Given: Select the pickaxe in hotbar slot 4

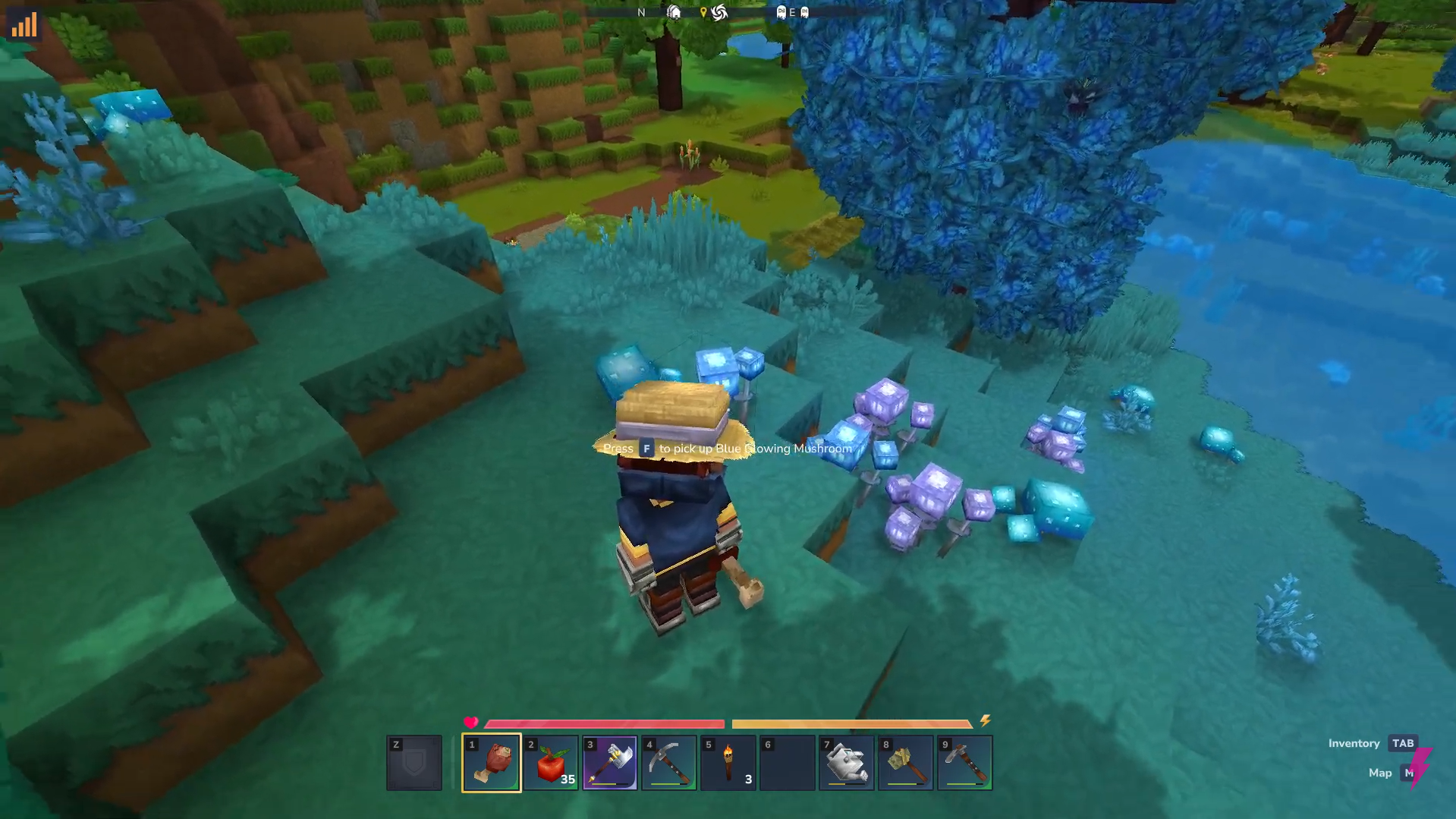Looking at the screenshot, I should coord(668,761).
